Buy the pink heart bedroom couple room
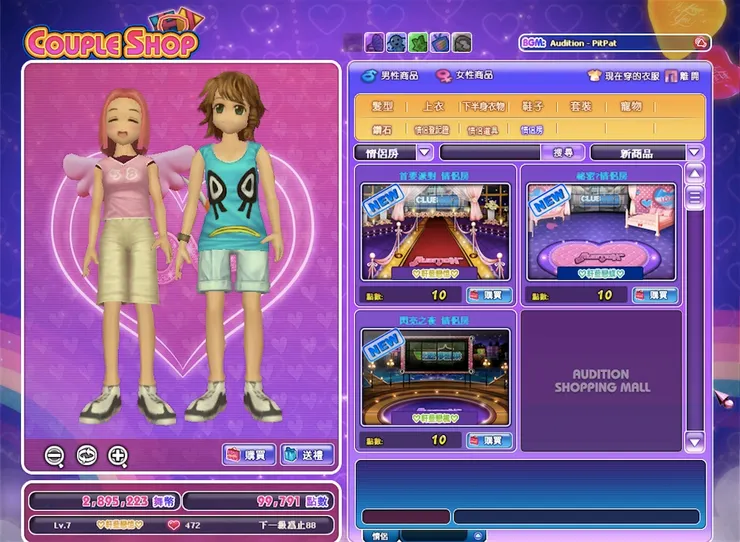 654,295
